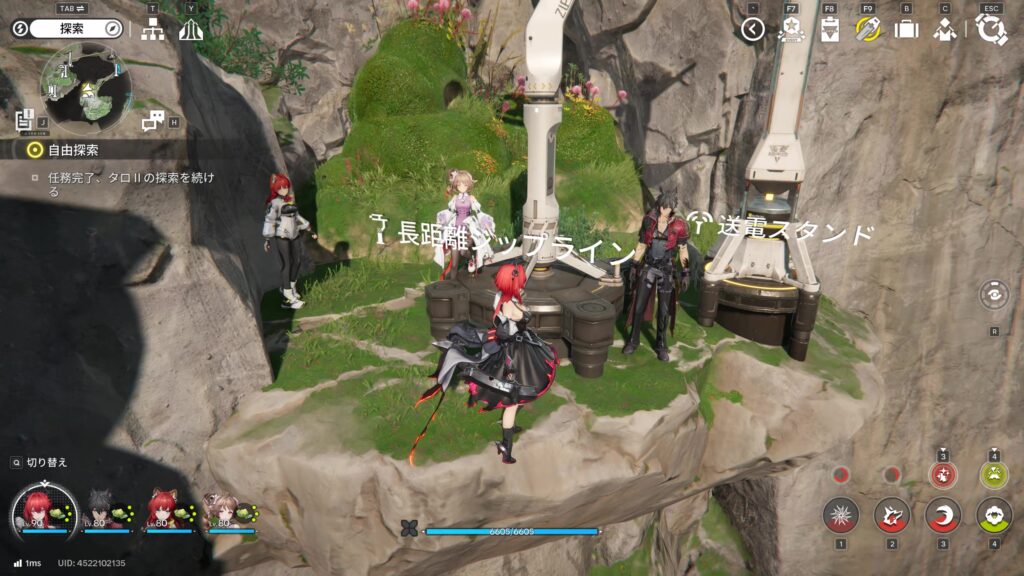Viewport: 1024px width, 576px height.
Task: Open the converging-roads icon beside the tree icon
Action: point(191,30)
